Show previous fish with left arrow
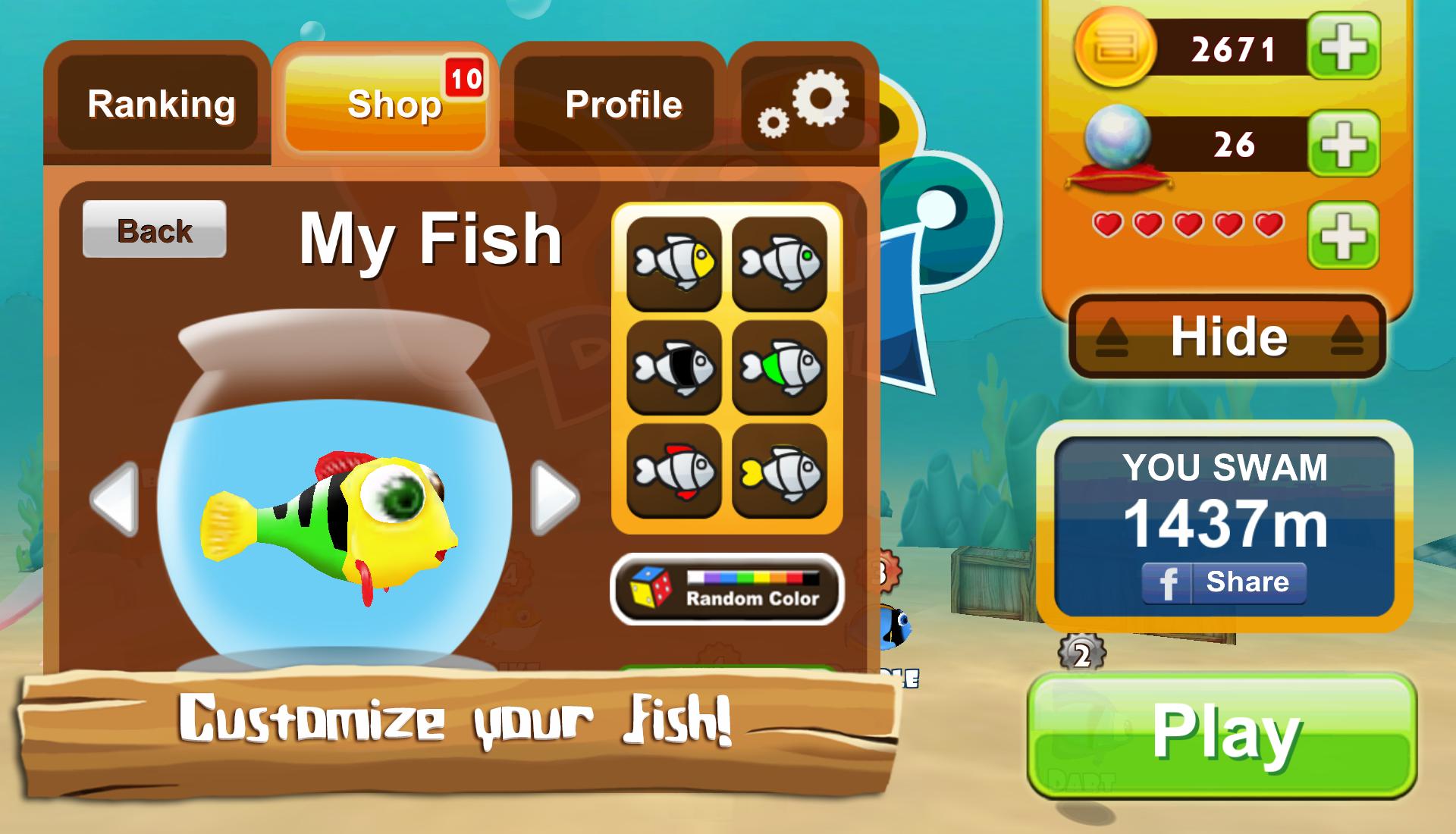The image size is (1456, 834). click(115, 498)
